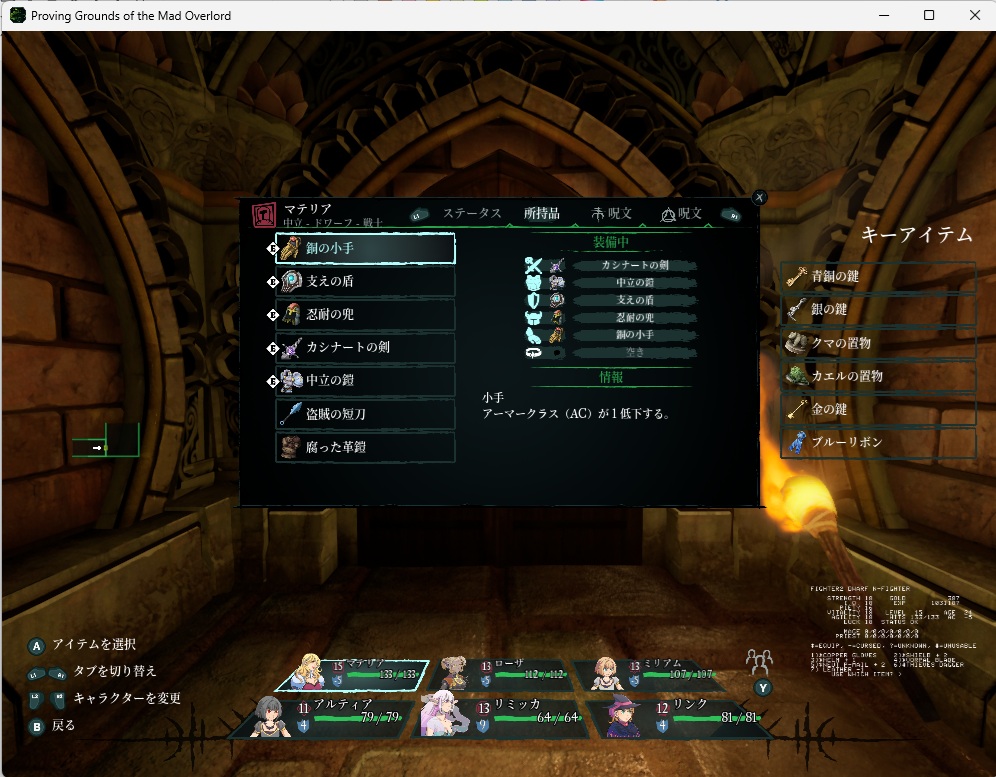
Task: Open the 所持品 tab
Action: coord(542,214)
